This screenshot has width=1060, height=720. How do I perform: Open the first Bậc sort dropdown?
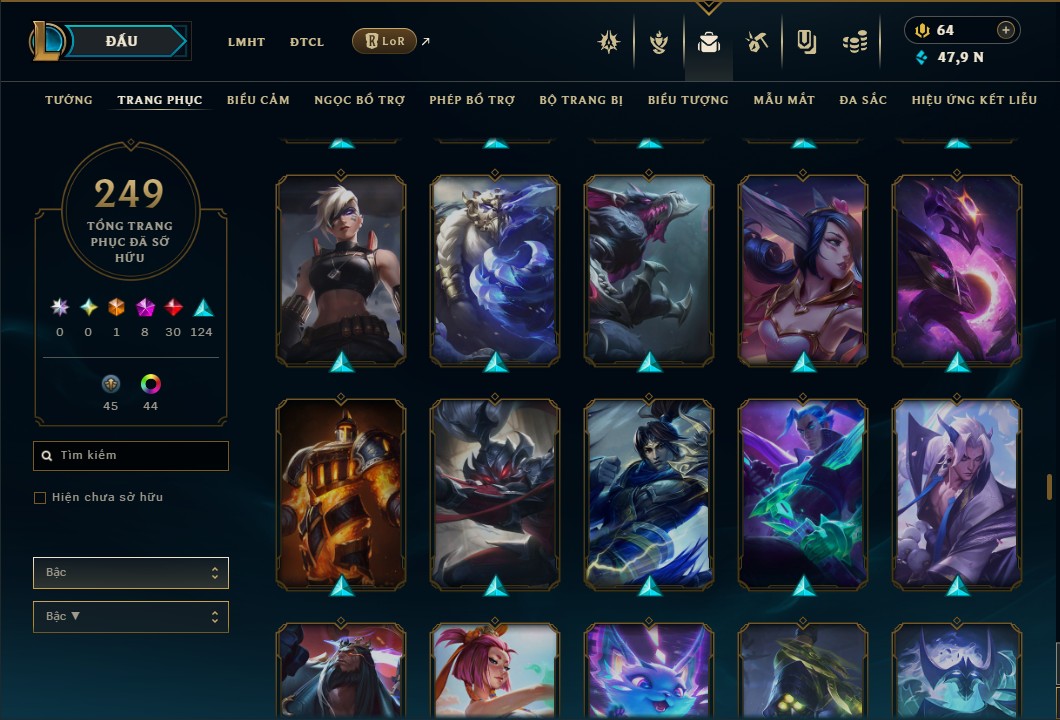(x=131, y=573)
